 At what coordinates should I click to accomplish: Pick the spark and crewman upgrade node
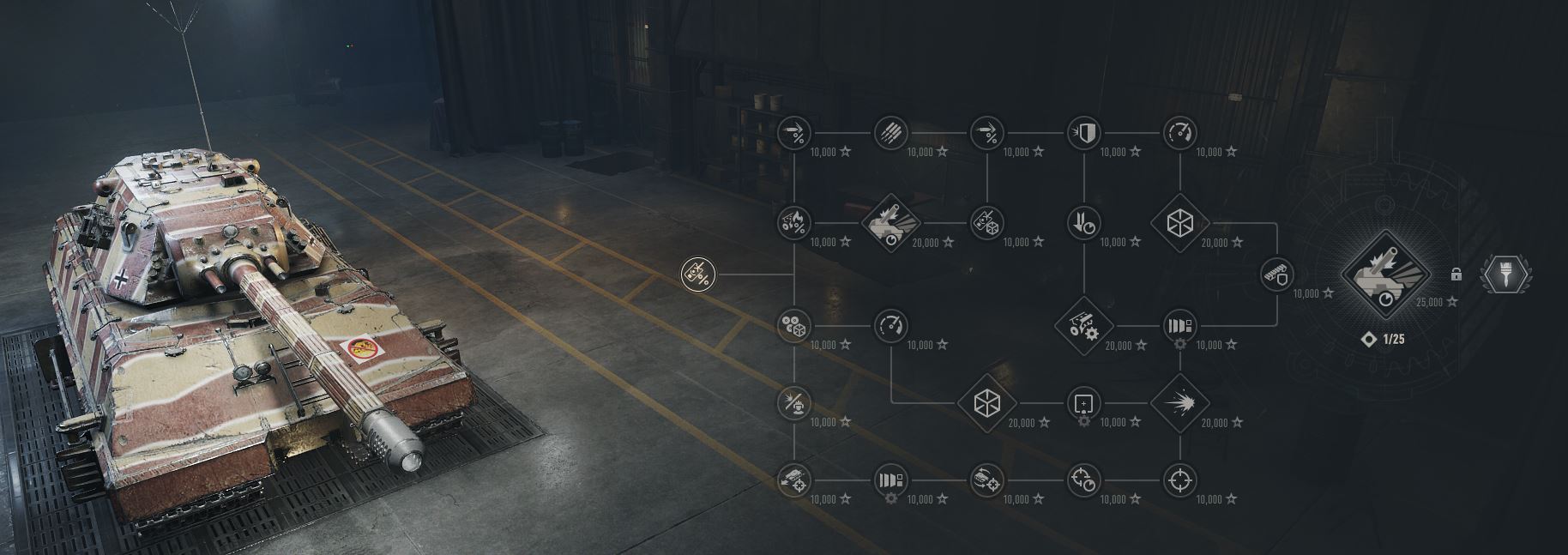coord(794,402)
